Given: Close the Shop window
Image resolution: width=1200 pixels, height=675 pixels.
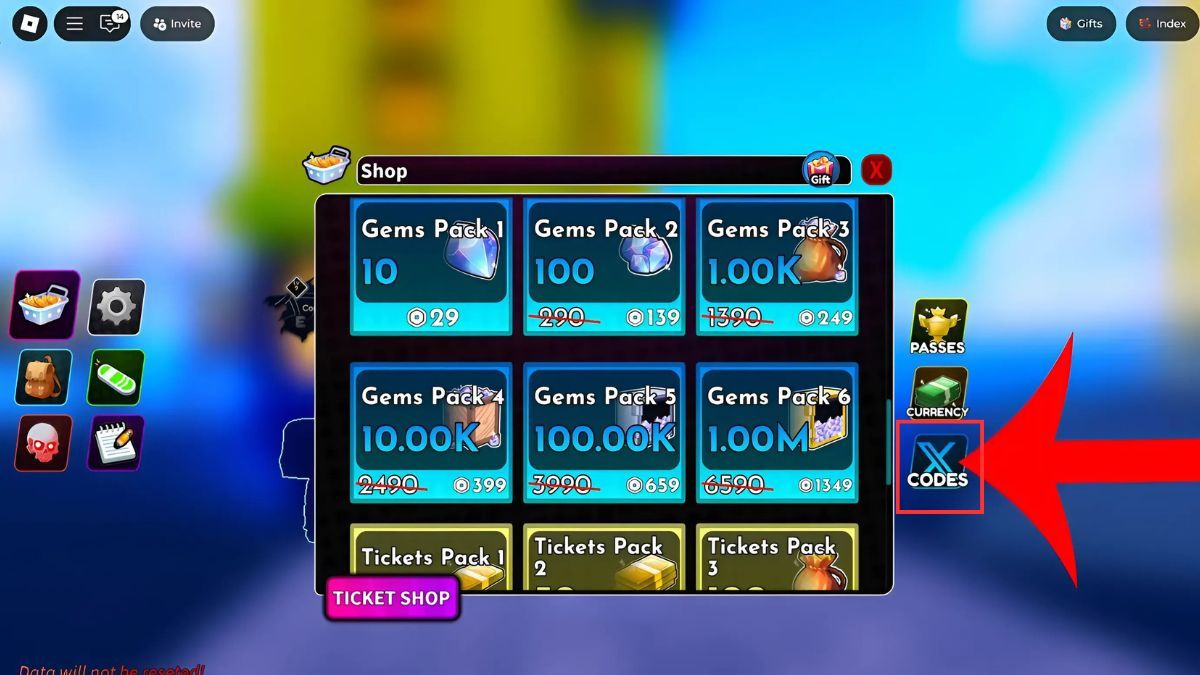Looking at the screenshot, I should [x=876, y=170].
